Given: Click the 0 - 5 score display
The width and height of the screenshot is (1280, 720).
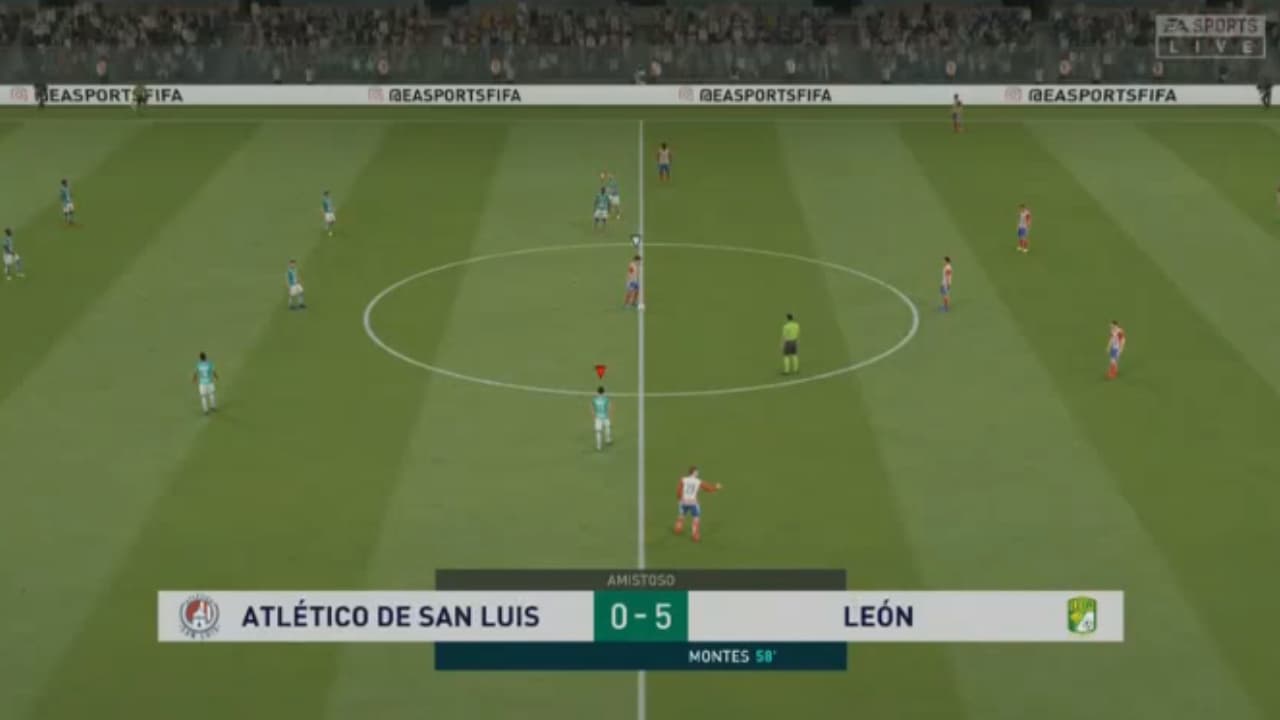Looking at the screenshot, I should 639,616.
